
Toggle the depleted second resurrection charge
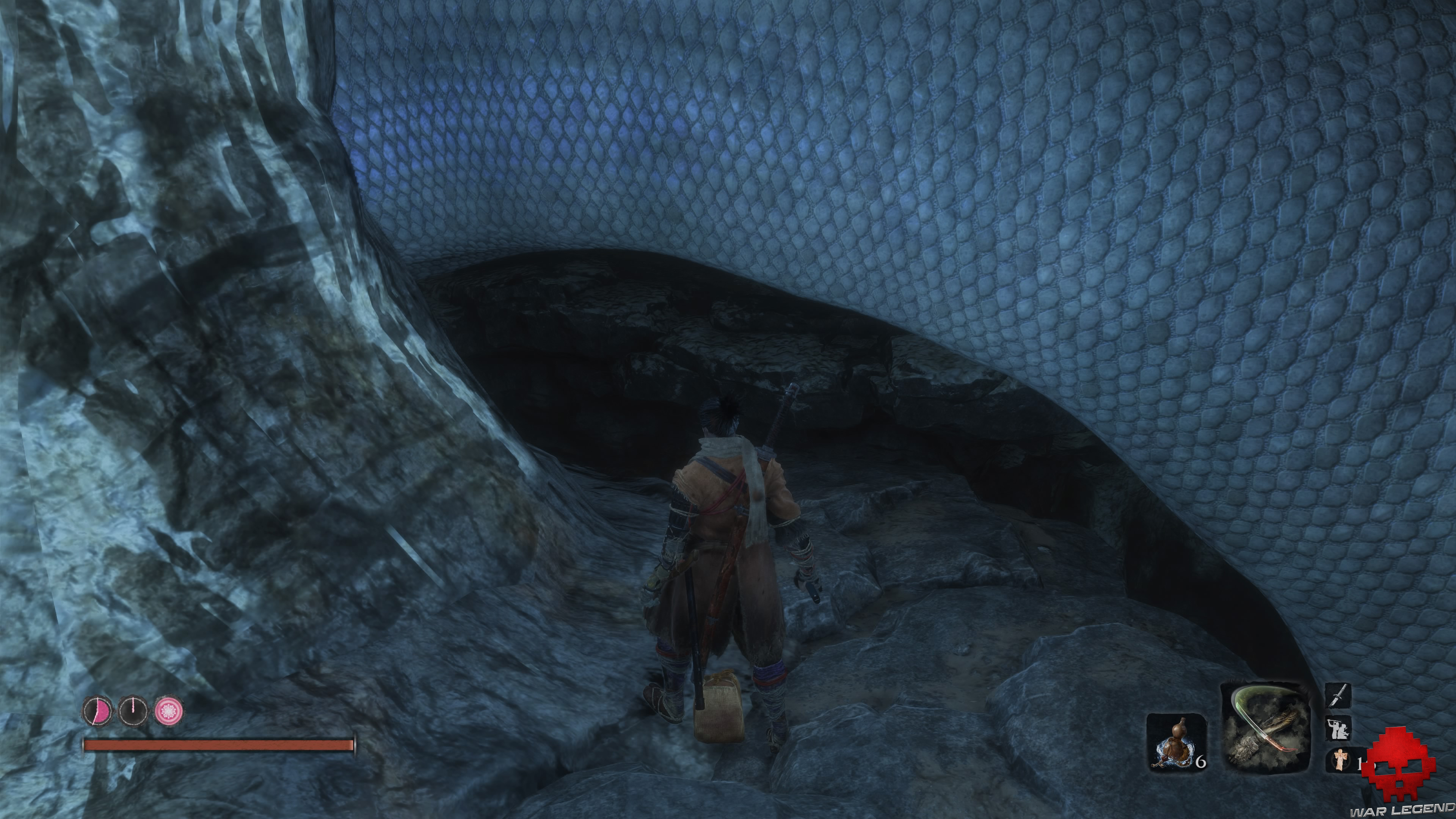[133, 711]
